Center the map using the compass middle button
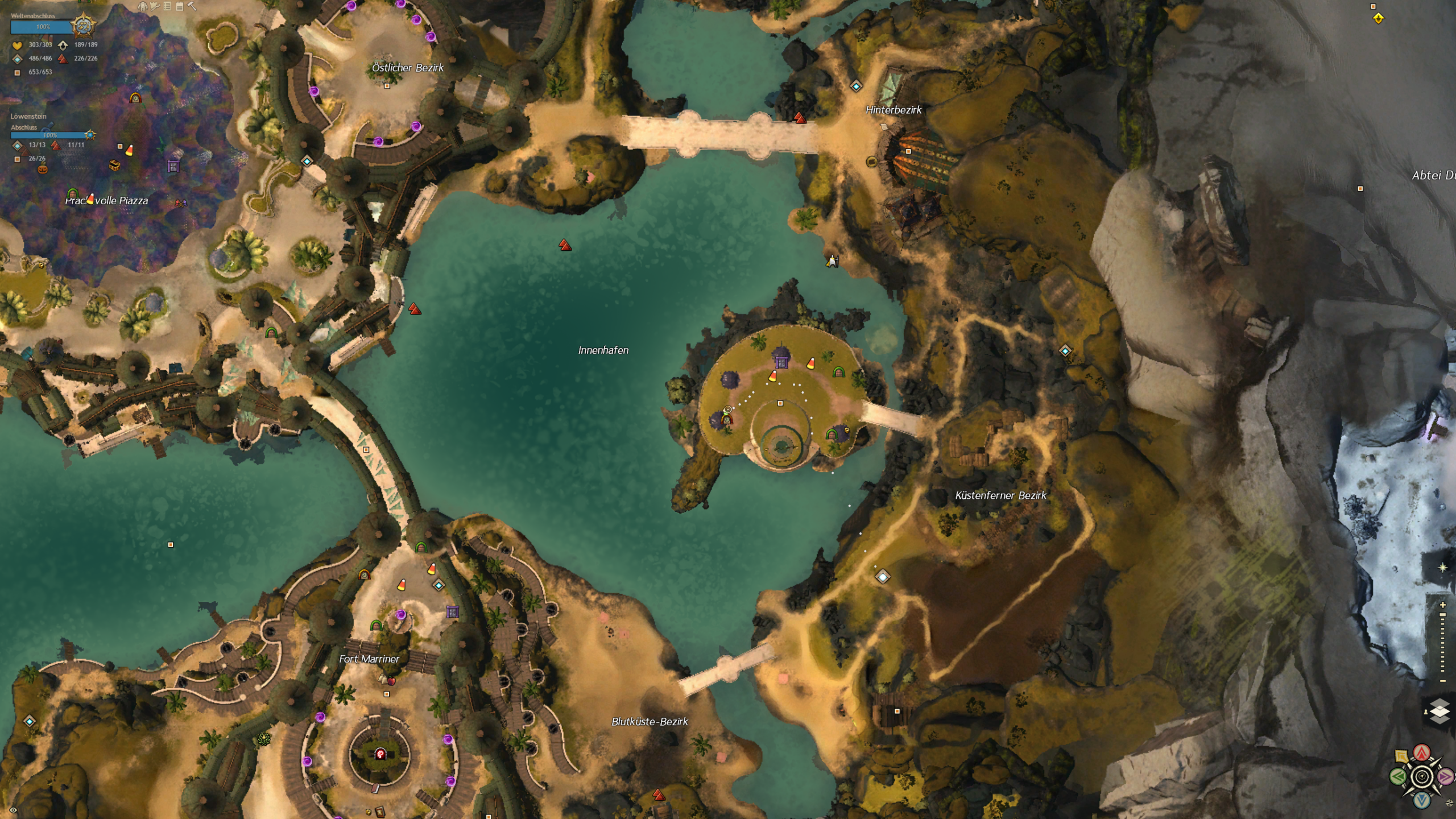The height and width of the screenshot is (819, 1456). coord(1422,776)
